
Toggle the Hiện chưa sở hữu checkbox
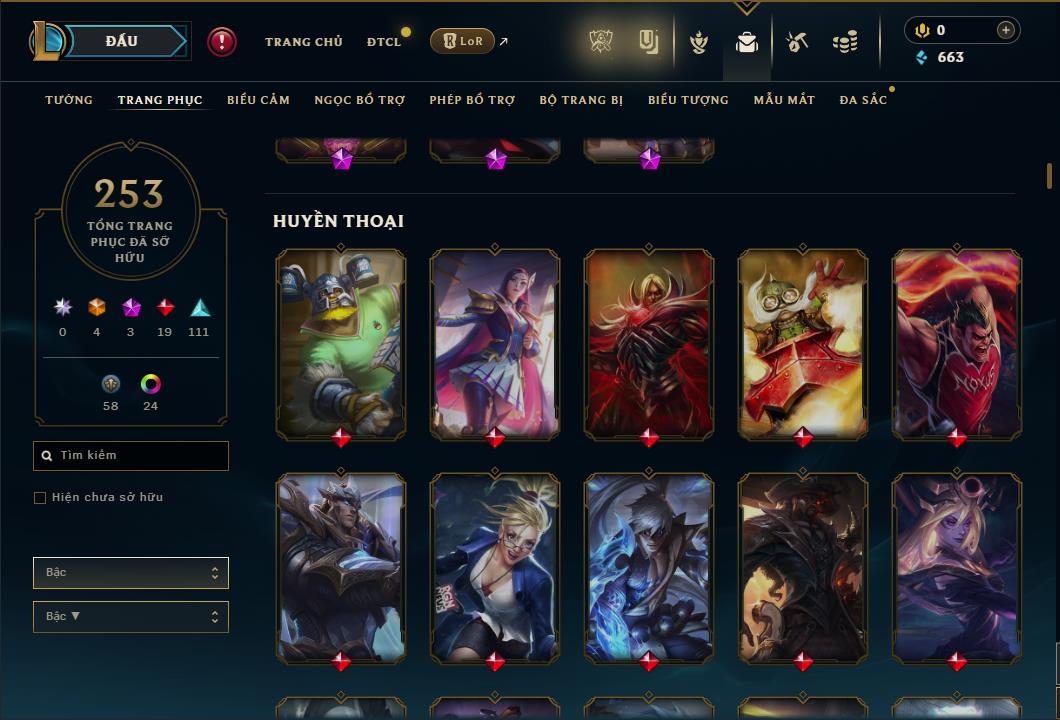tap(40, 498)
